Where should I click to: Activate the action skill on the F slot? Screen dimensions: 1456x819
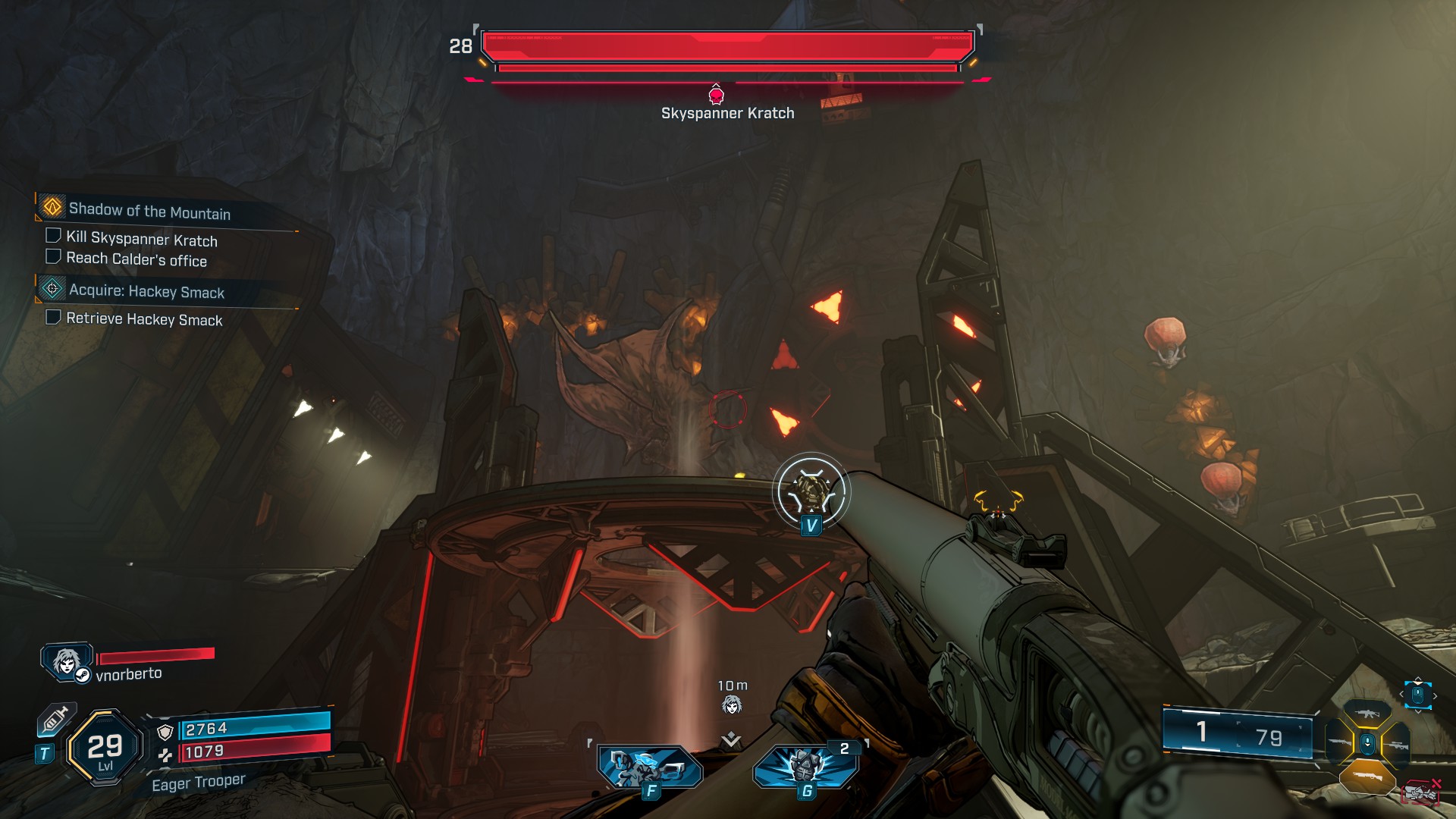point(649,767)
